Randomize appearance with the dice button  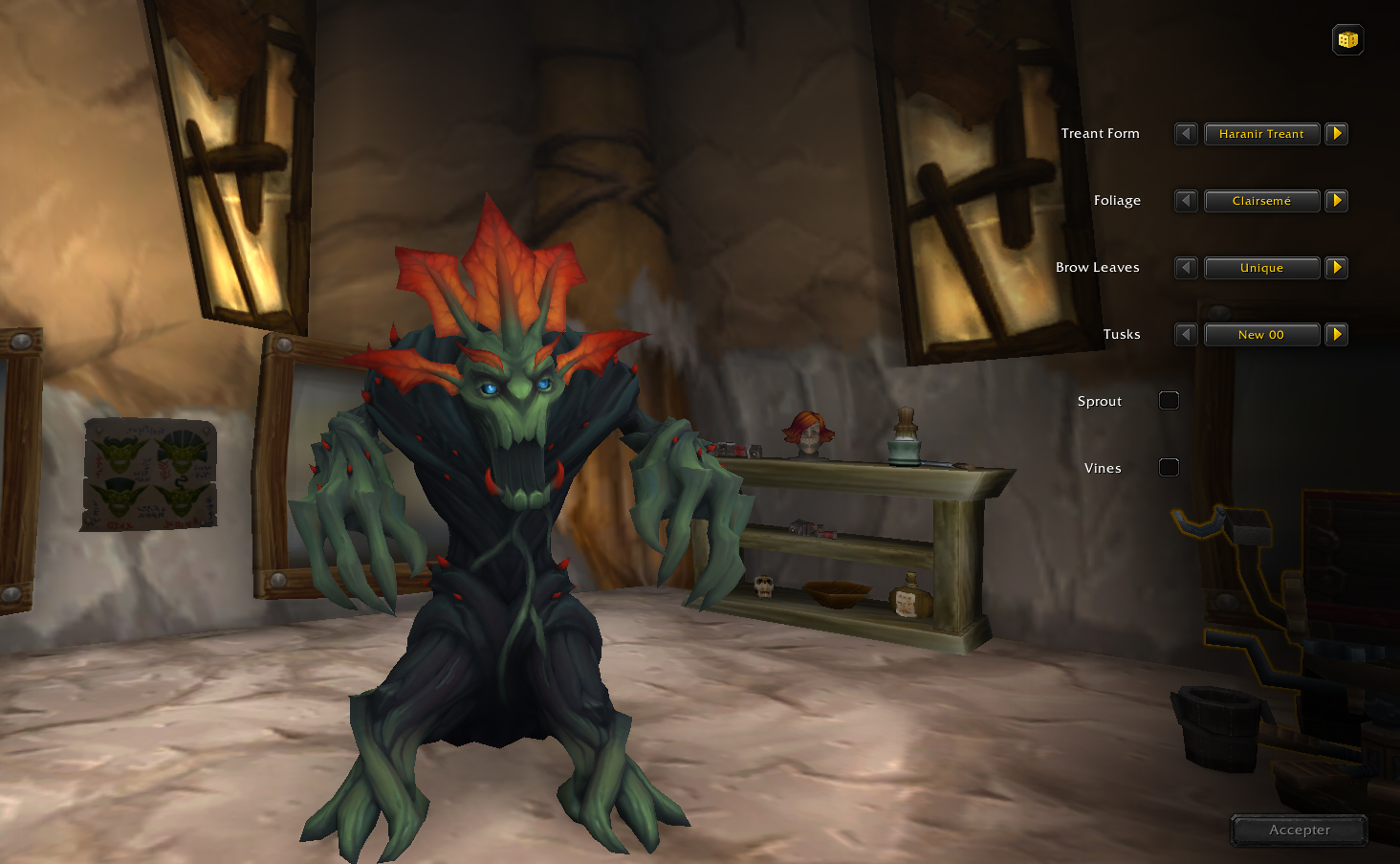[1347, 40]
